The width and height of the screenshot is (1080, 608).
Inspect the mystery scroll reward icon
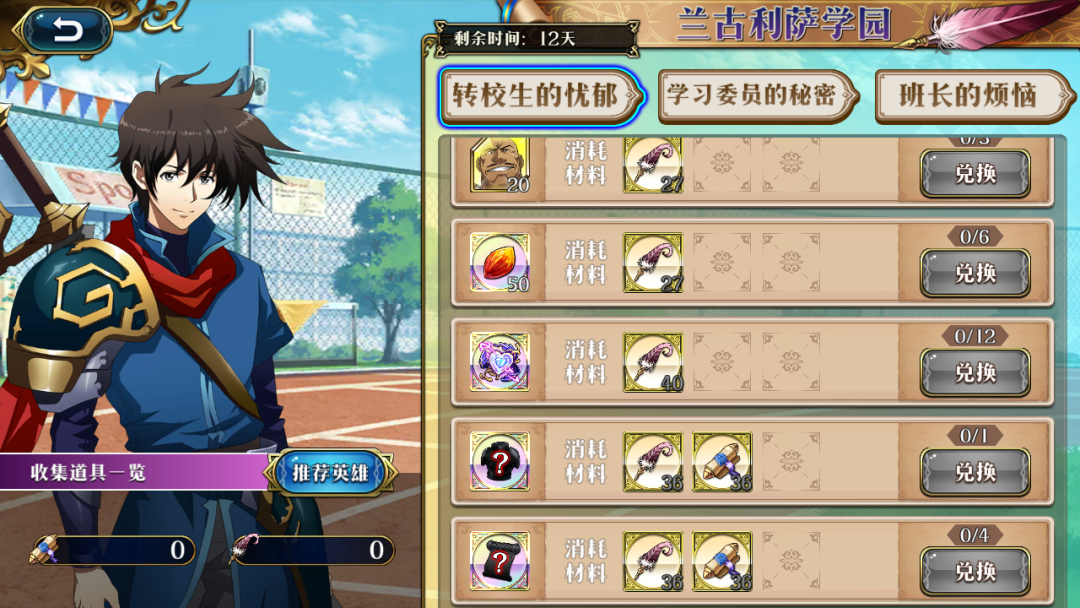tap(499, 560)
